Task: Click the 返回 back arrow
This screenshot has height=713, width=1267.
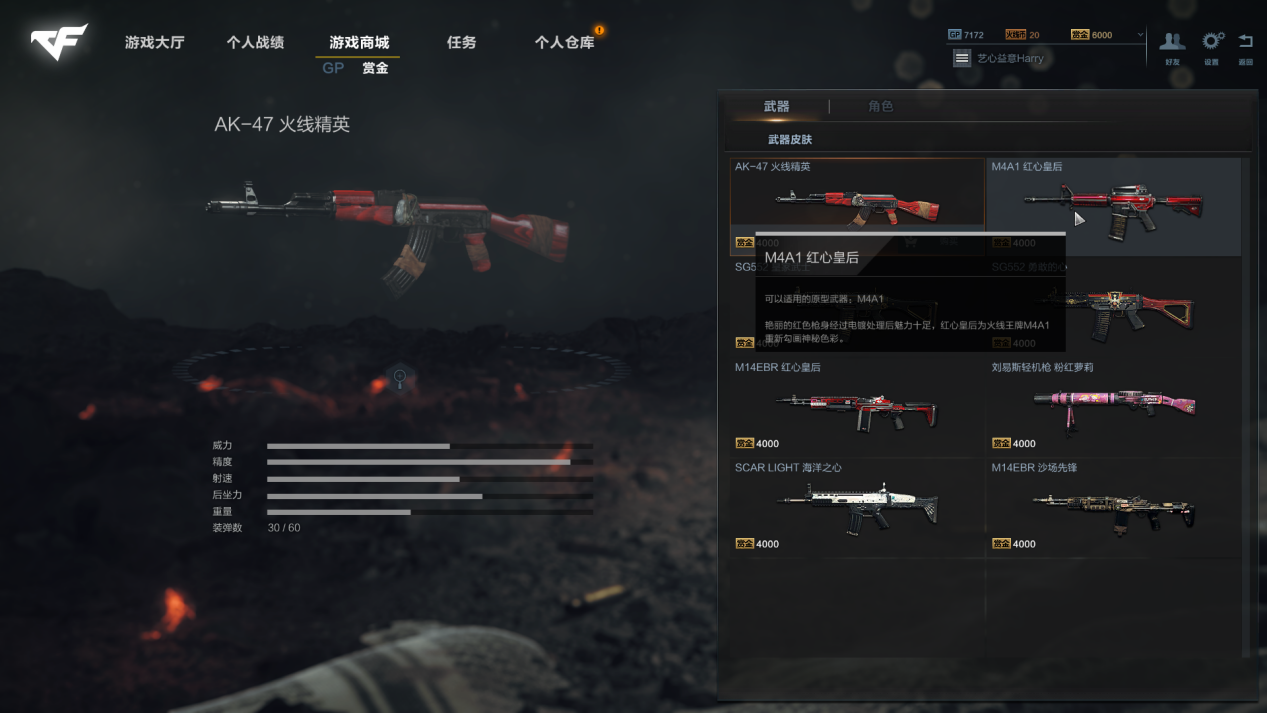Action: (1246, 46)
